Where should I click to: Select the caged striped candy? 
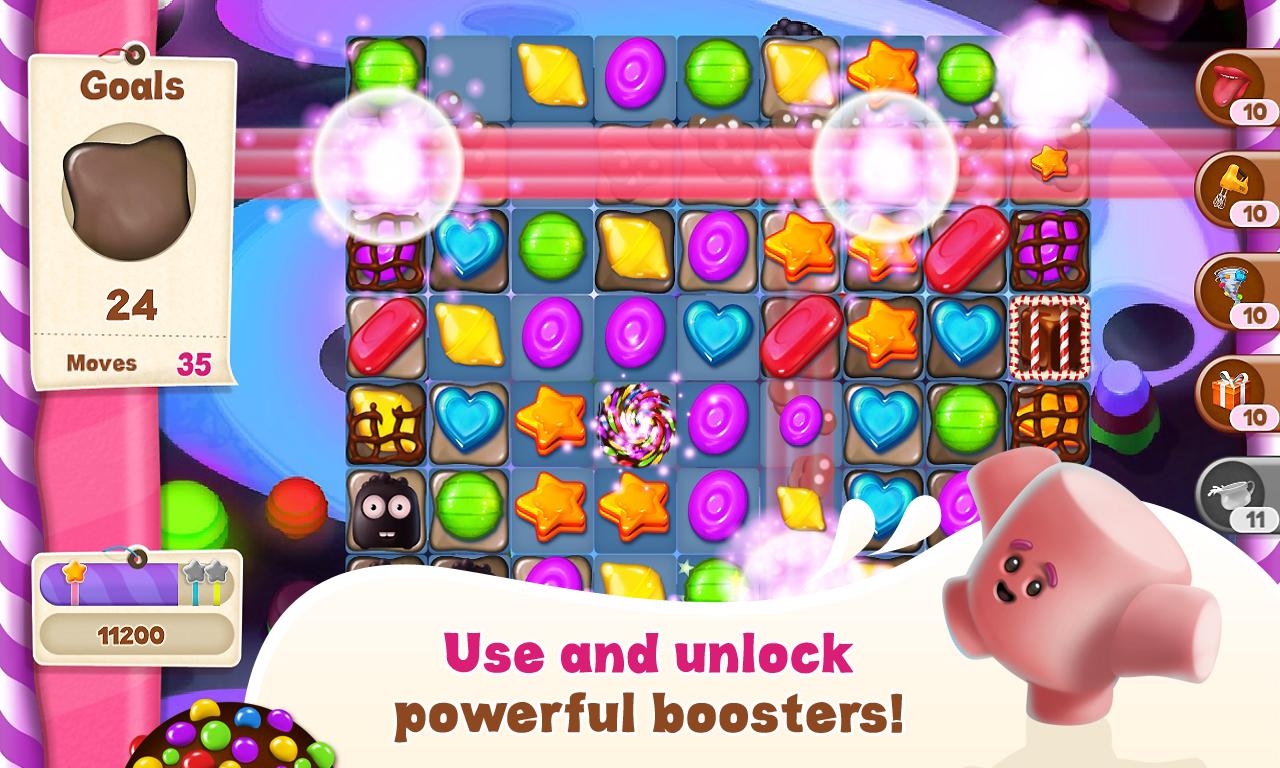point(1047,337)
